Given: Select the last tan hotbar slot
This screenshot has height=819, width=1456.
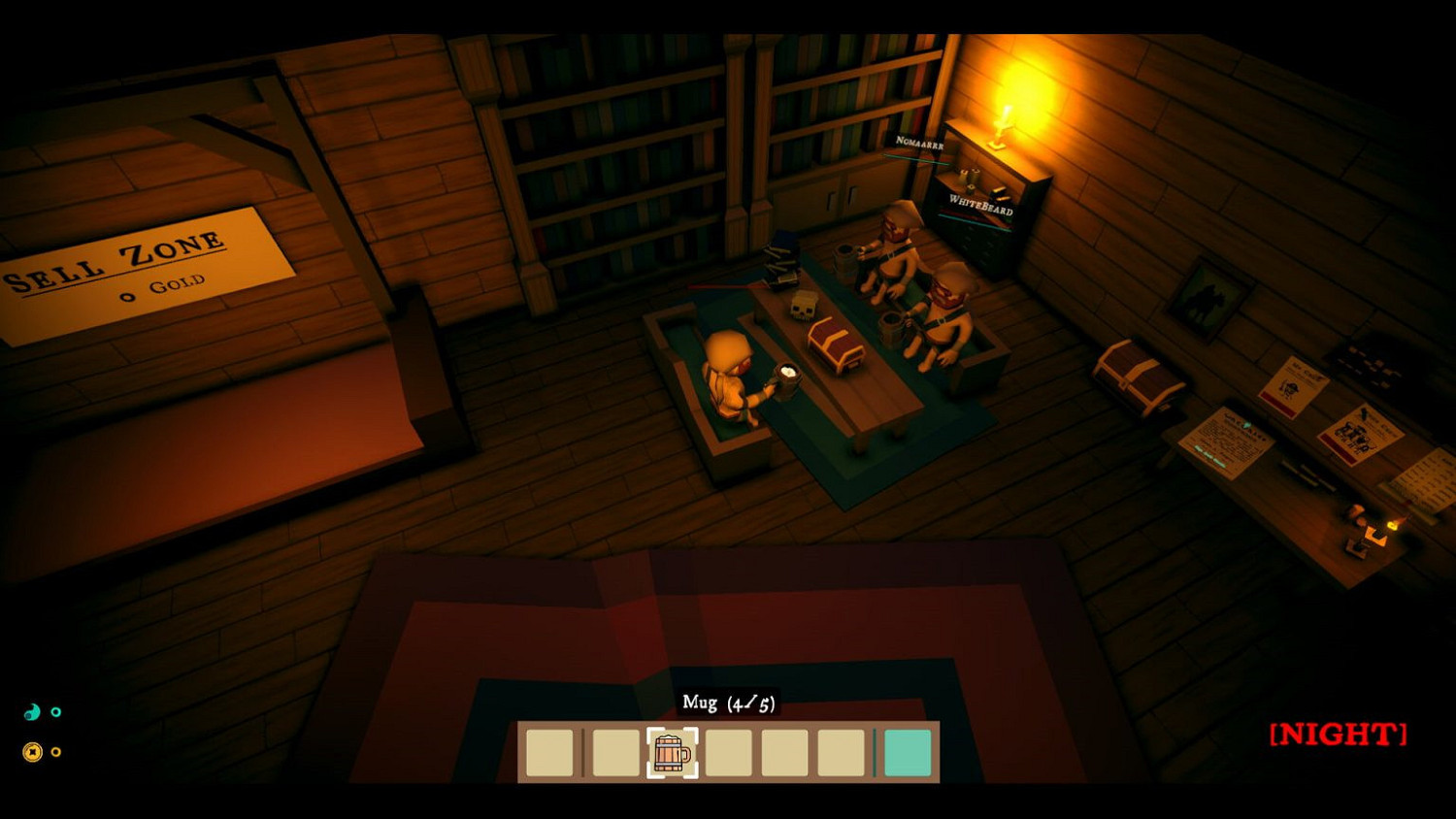Looking at the screenshot, I should tap(841, 751).
